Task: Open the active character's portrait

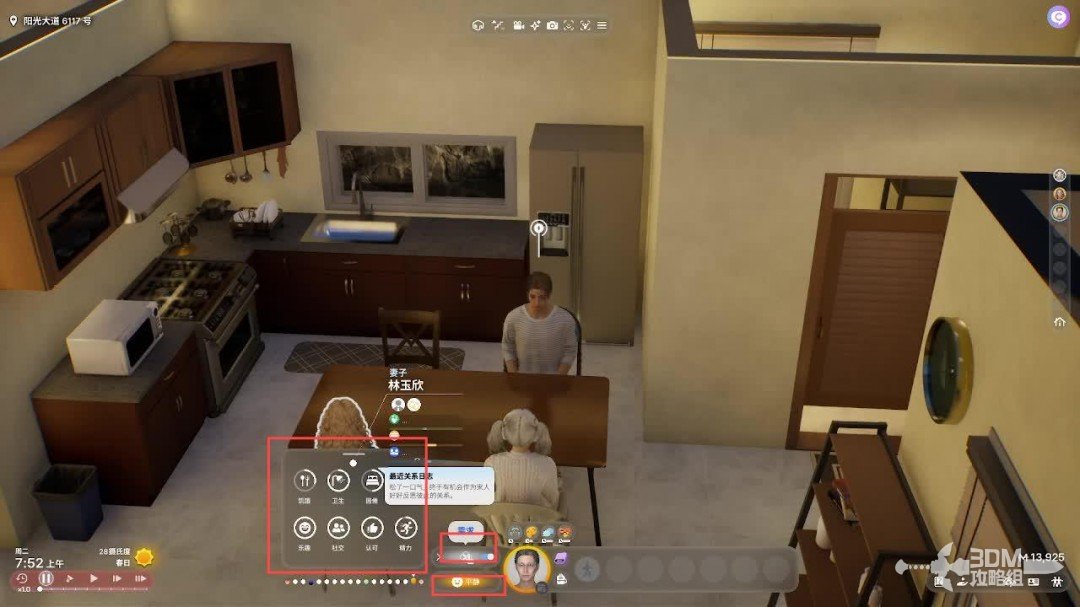Action: tap(527, 569)
